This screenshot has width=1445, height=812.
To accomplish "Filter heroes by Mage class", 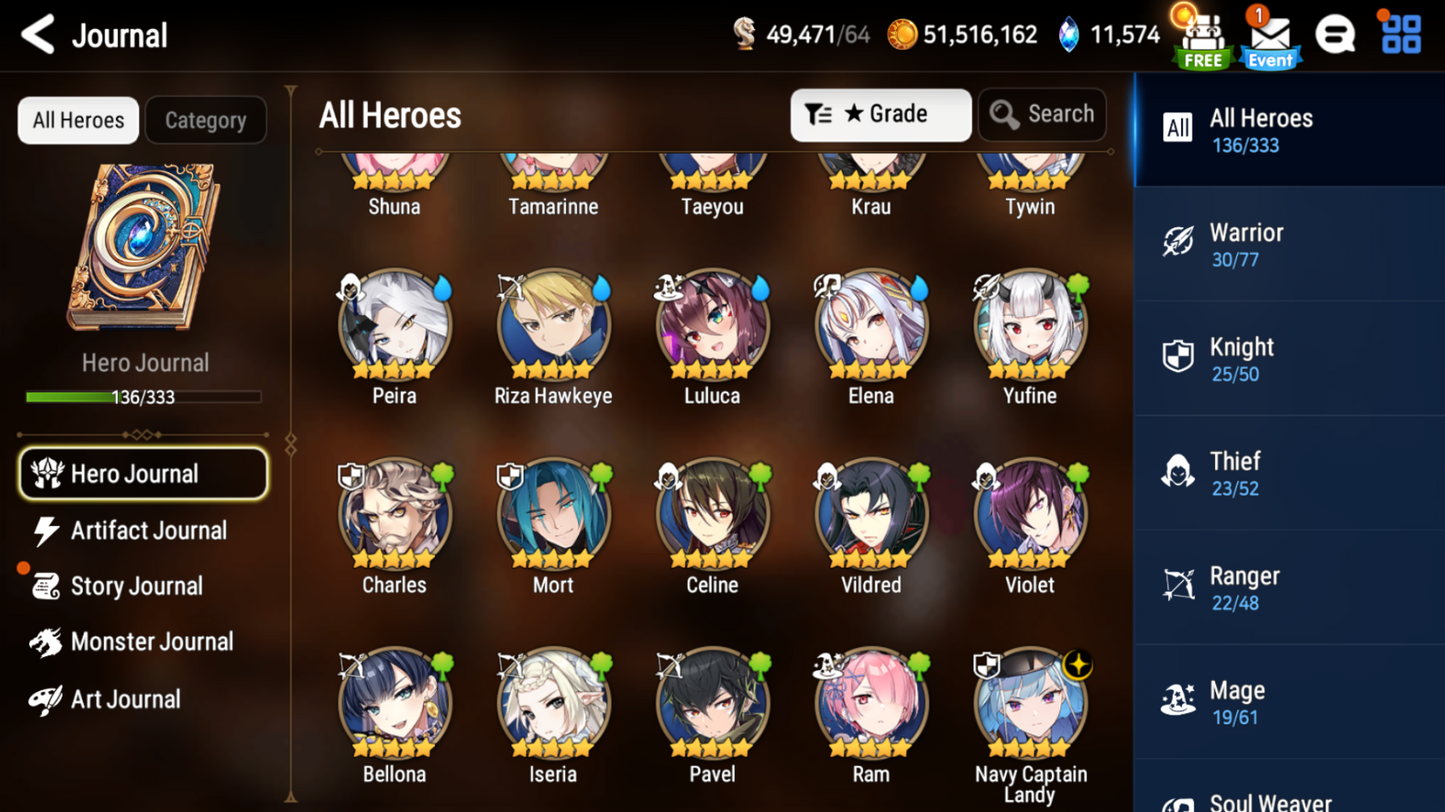I will pyautogui.click(x=1288, y=703).
